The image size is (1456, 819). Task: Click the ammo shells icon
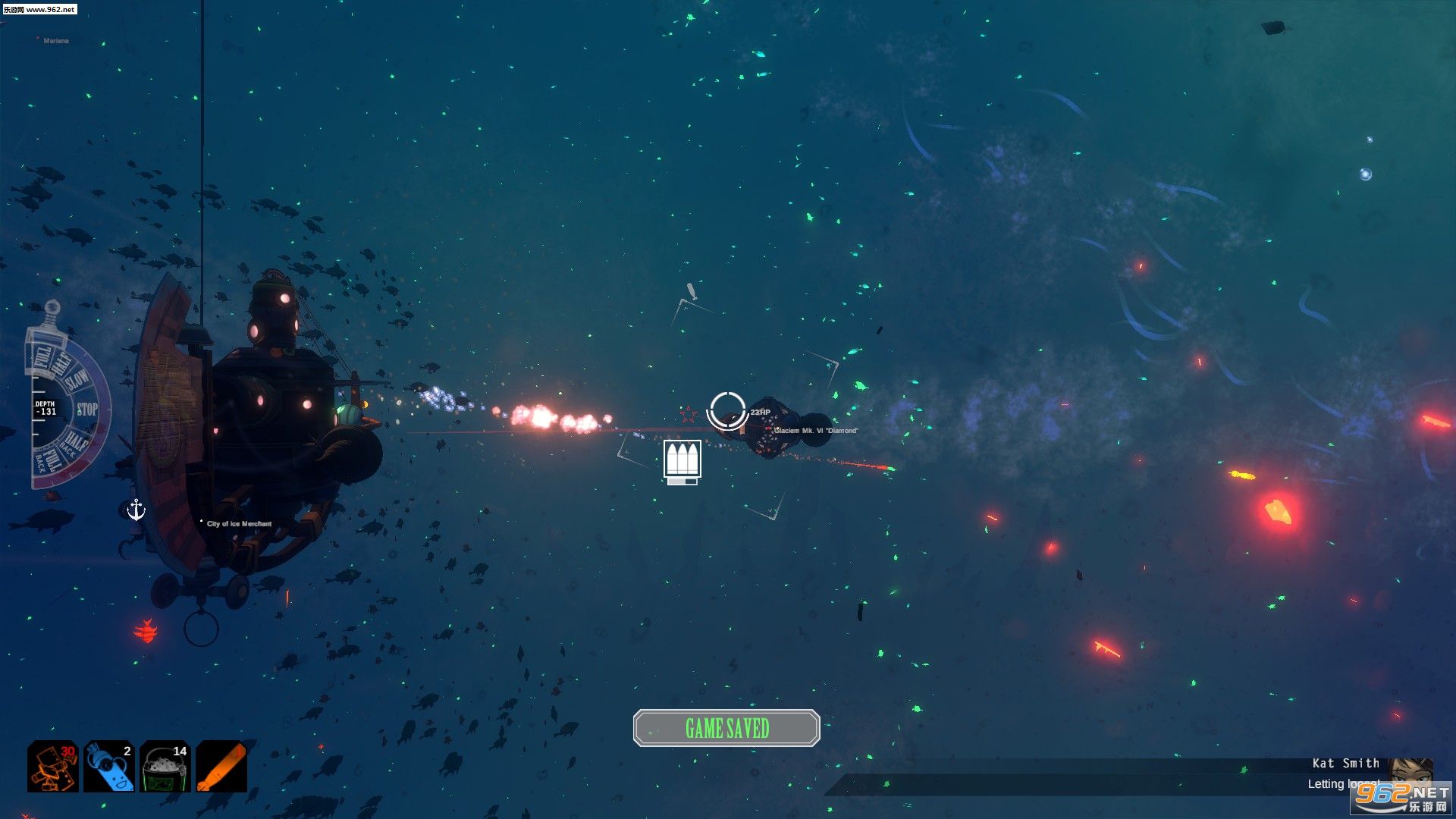(x=682, y=460)
